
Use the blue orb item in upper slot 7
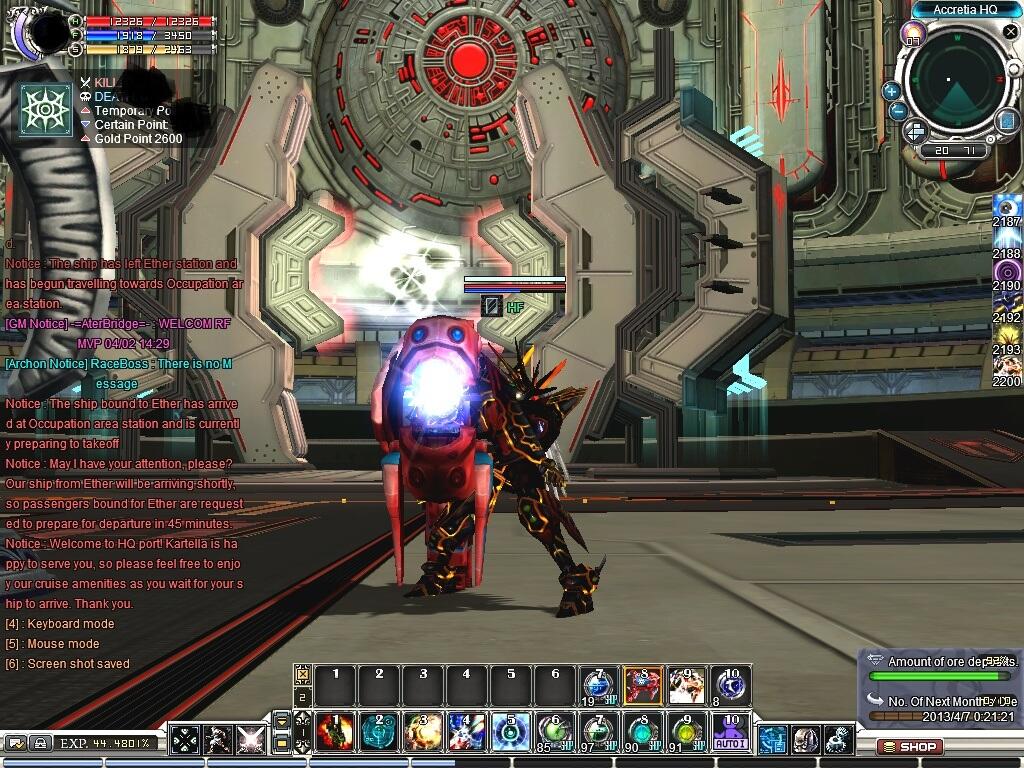point(598,685)
